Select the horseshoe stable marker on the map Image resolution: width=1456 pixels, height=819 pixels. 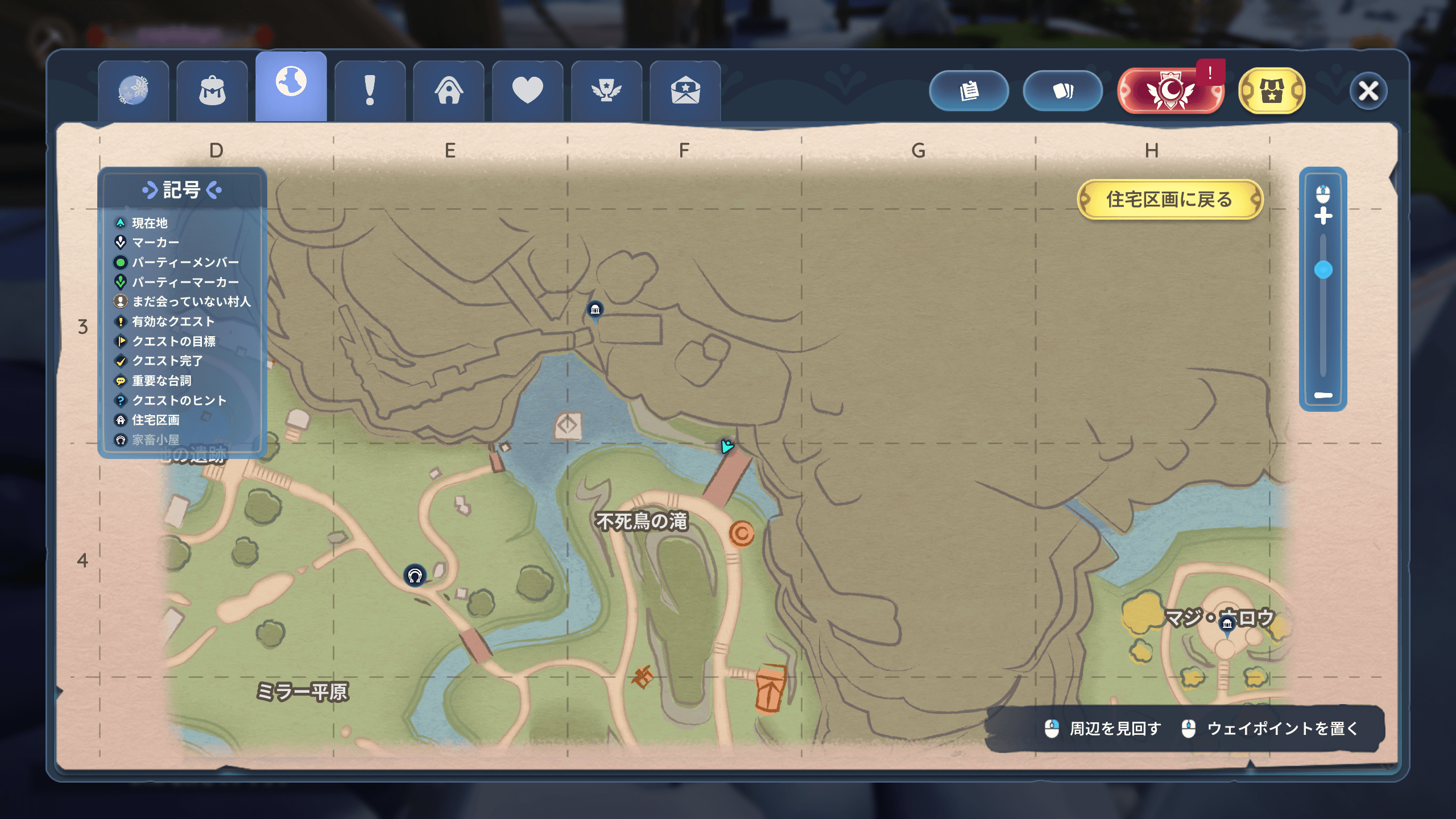pos(415,576)
